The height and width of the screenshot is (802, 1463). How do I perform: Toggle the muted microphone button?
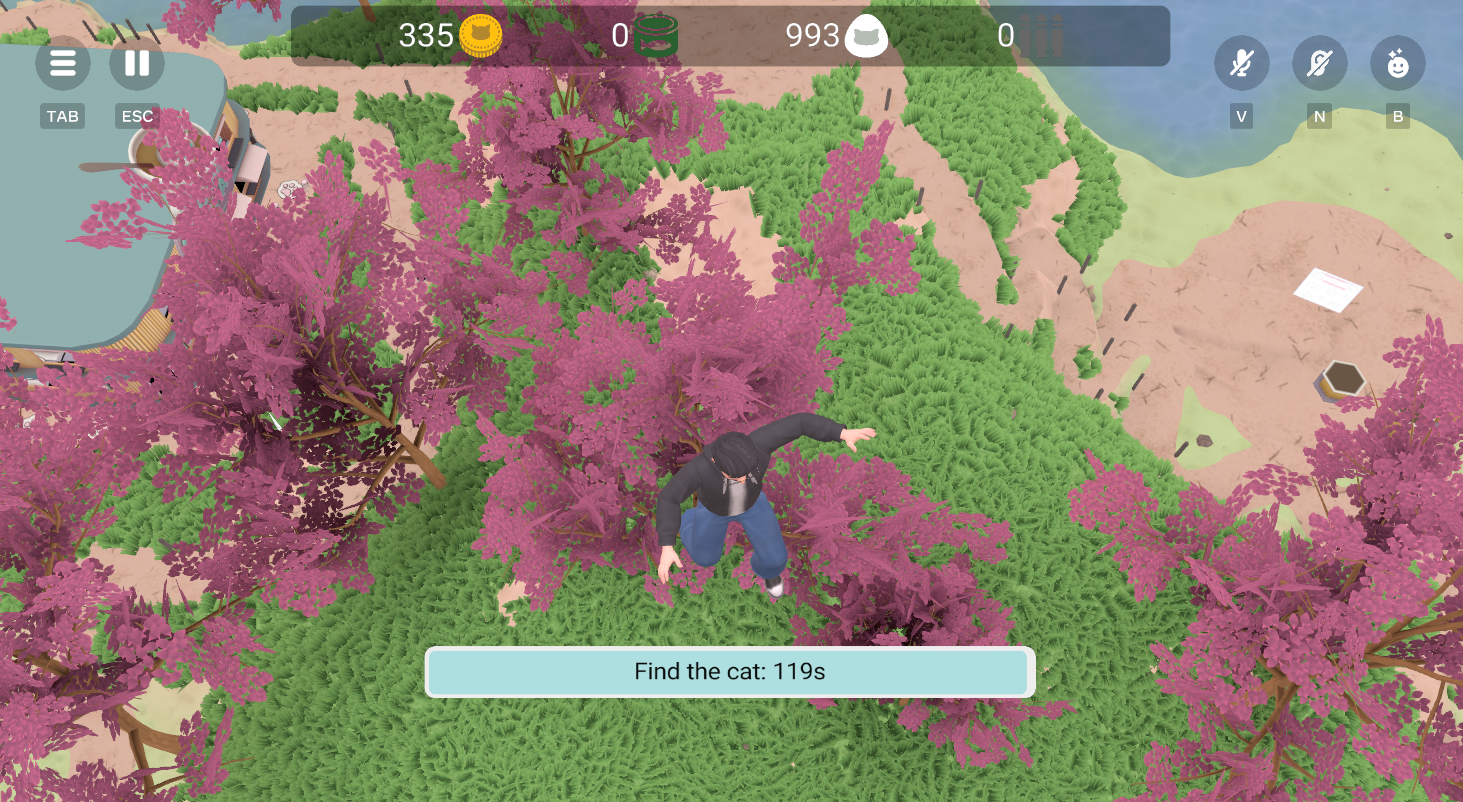1241,65
